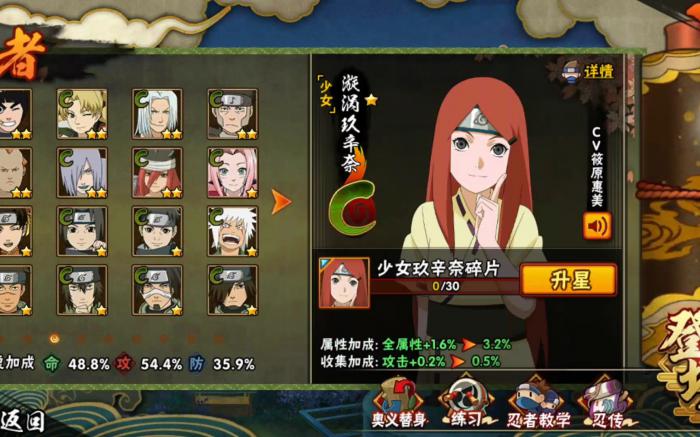This screenshot has width=700, height=437.
Task: Go back with the 返回 button
Action: (x=22, y=421)
